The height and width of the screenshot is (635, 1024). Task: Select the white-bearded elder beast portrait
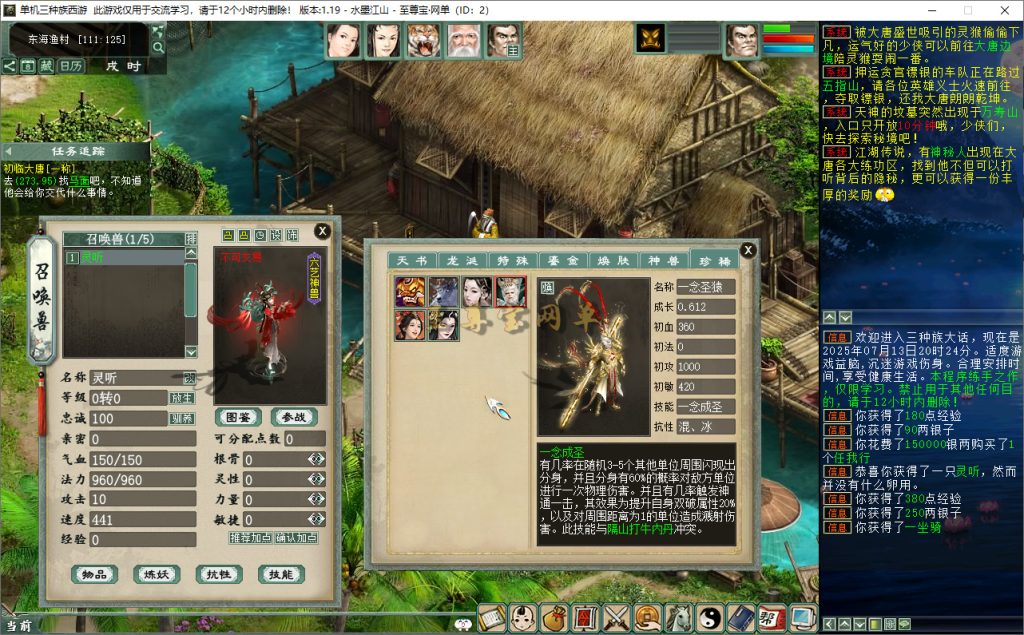point(511,292)
